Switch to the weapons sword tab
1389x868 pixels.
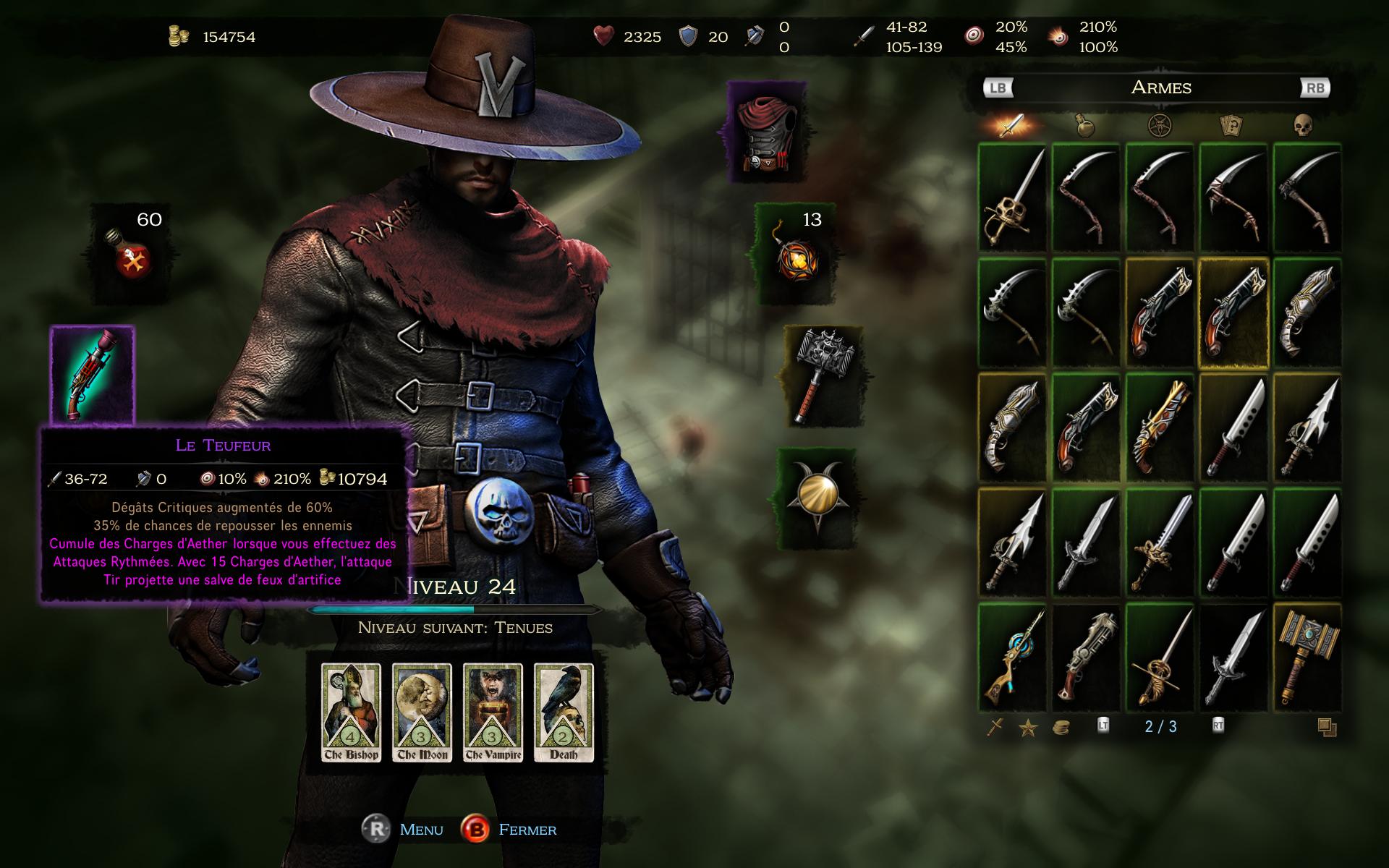click(1011, 126)
